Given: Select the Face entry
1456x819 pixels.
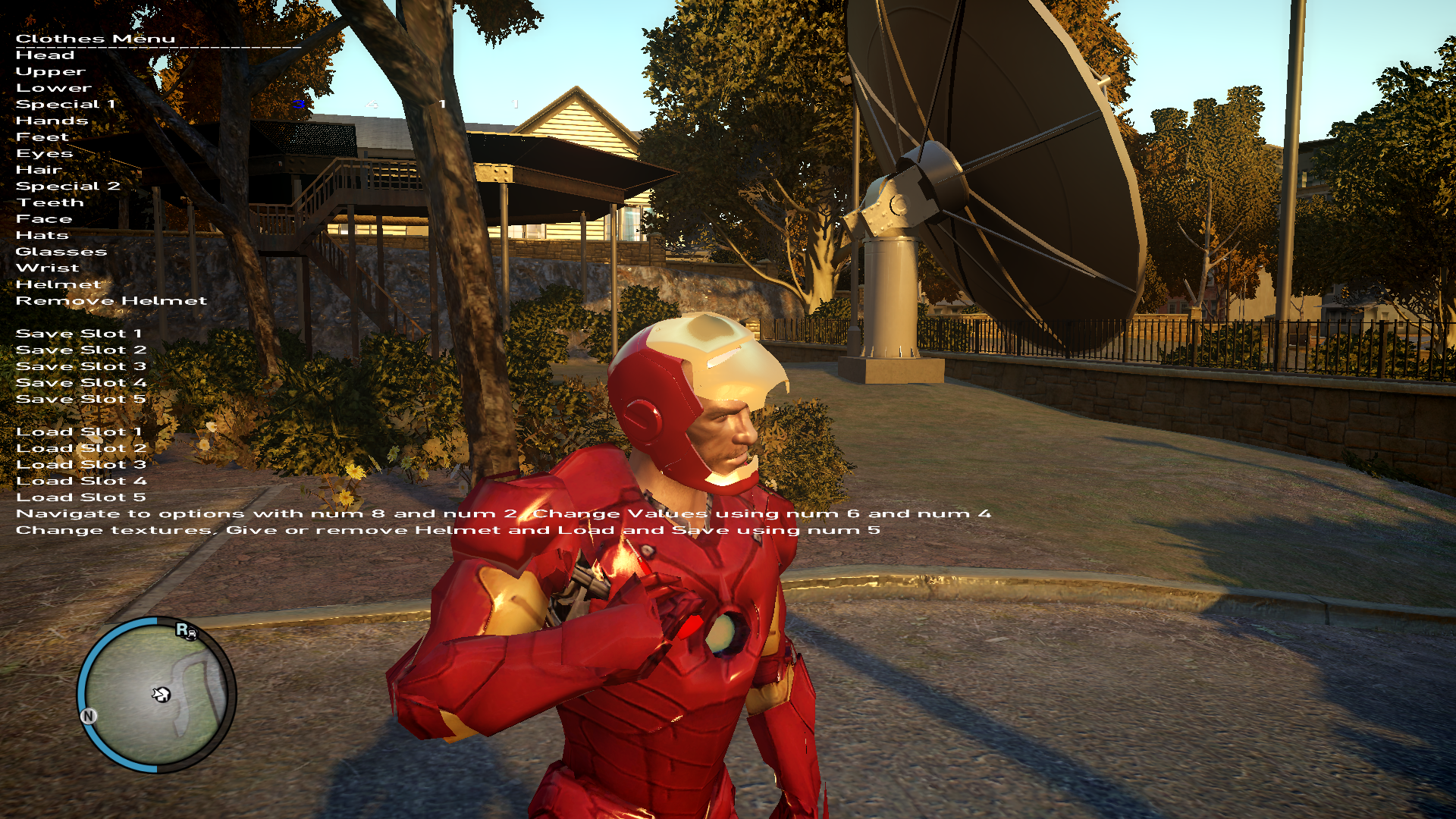Looking at the screenshot, I should 44,219.
